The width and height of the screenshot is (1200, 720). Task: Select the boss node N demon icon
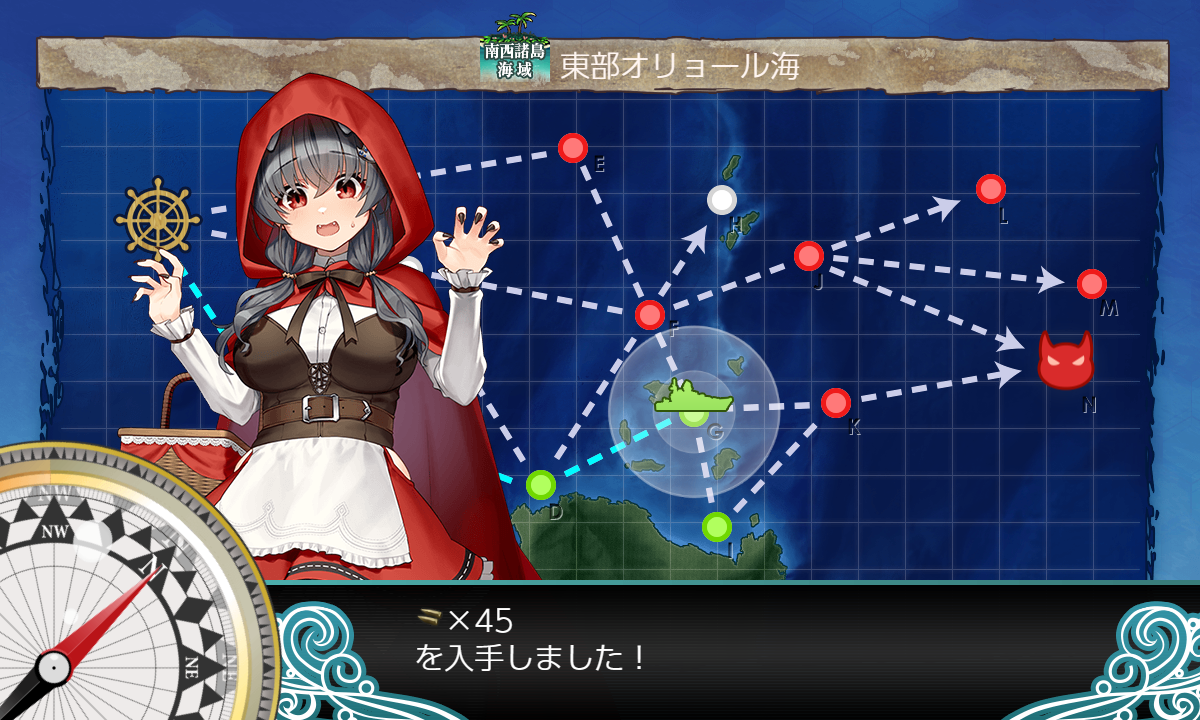[1065, 360]
